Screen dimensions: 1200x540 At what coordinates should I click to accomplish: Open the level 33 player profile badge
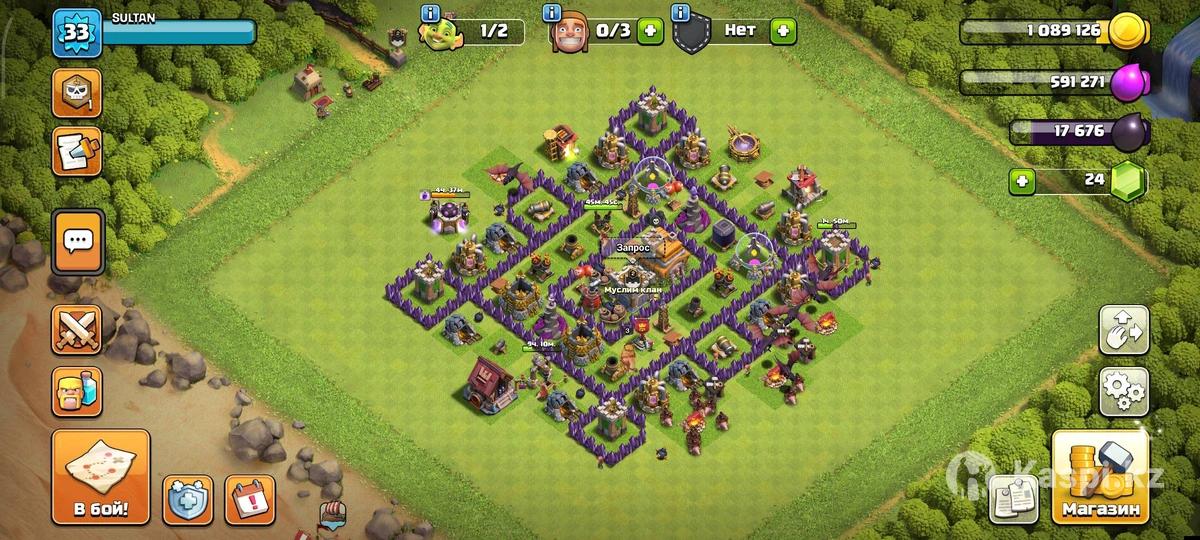(x=76, y=33)
